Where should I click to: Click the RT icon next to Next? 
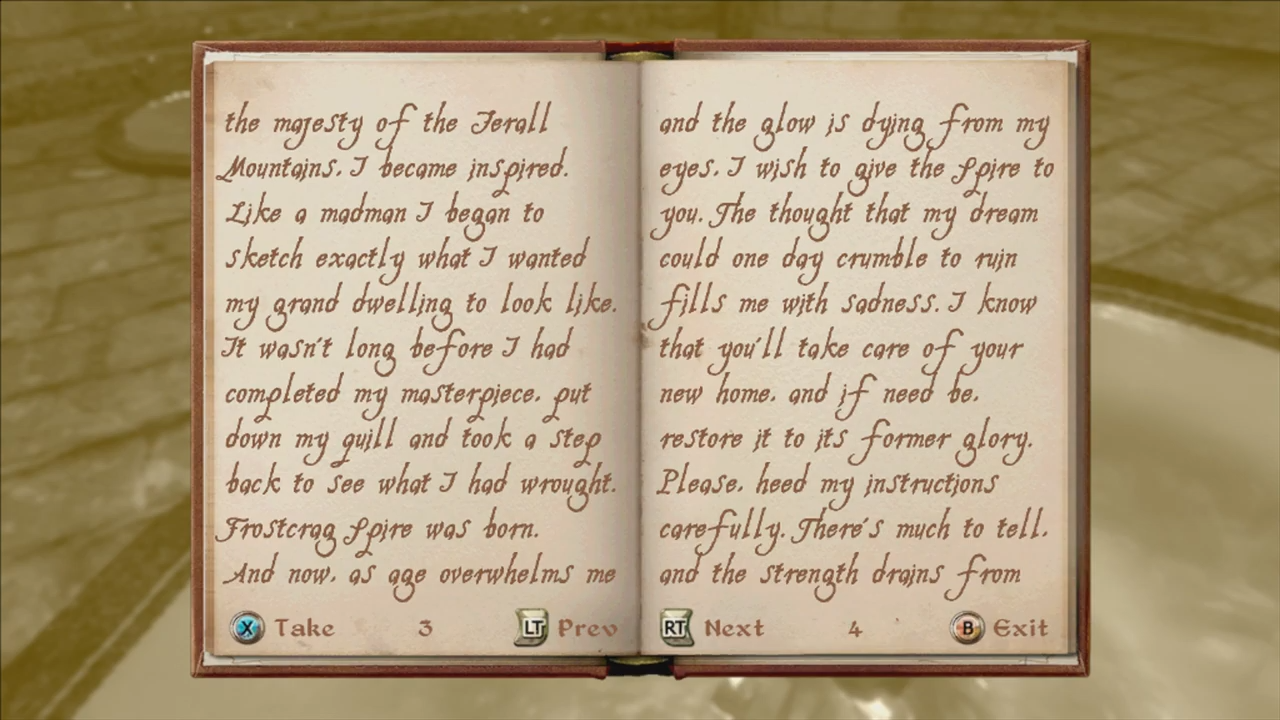tap(676, 628)
